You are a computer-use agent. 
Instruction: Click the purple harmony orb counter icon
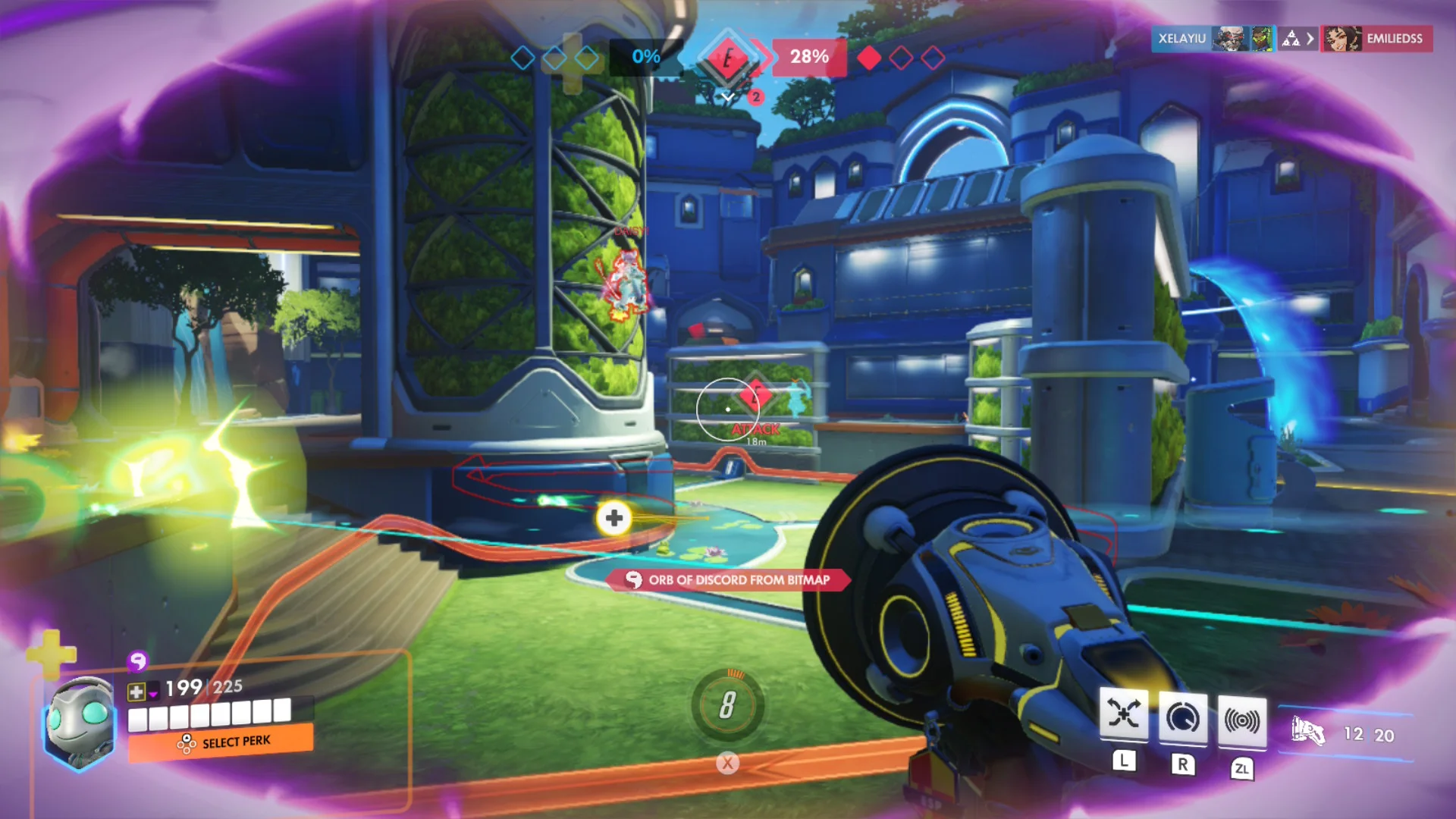pos(136,663)
